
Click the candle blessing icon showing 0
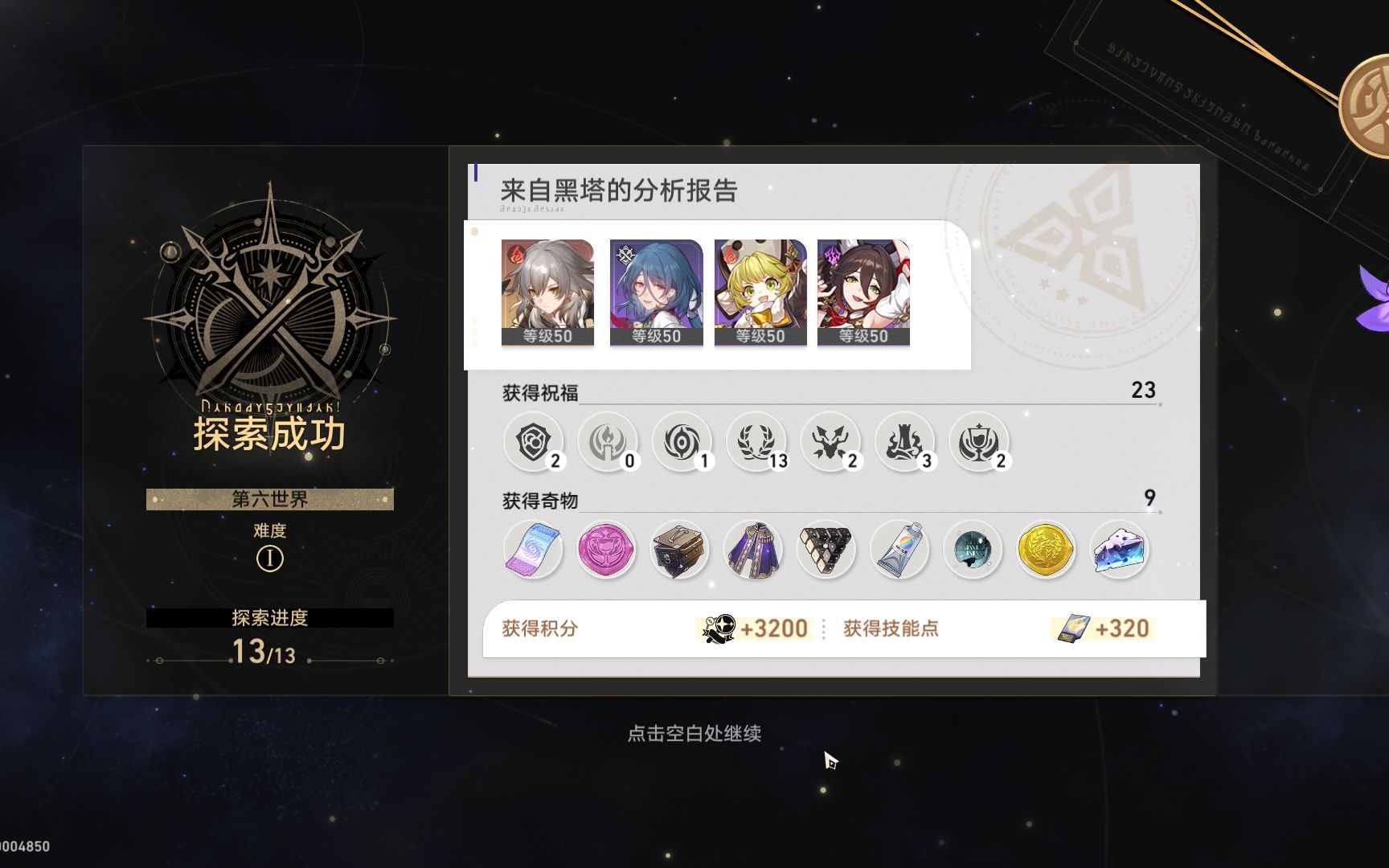coord(607,442)
